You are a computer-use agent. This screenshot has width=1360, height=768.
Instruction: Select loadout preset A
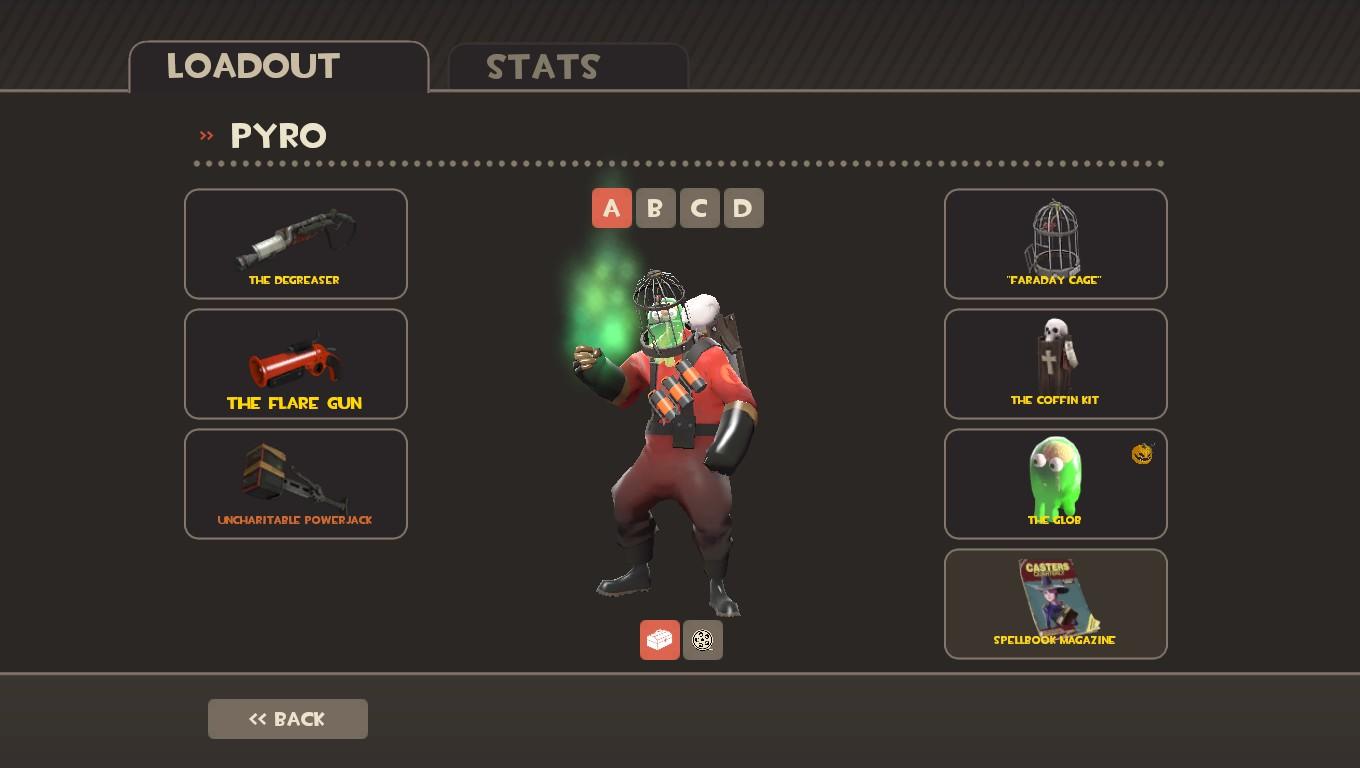click(612, 208)
